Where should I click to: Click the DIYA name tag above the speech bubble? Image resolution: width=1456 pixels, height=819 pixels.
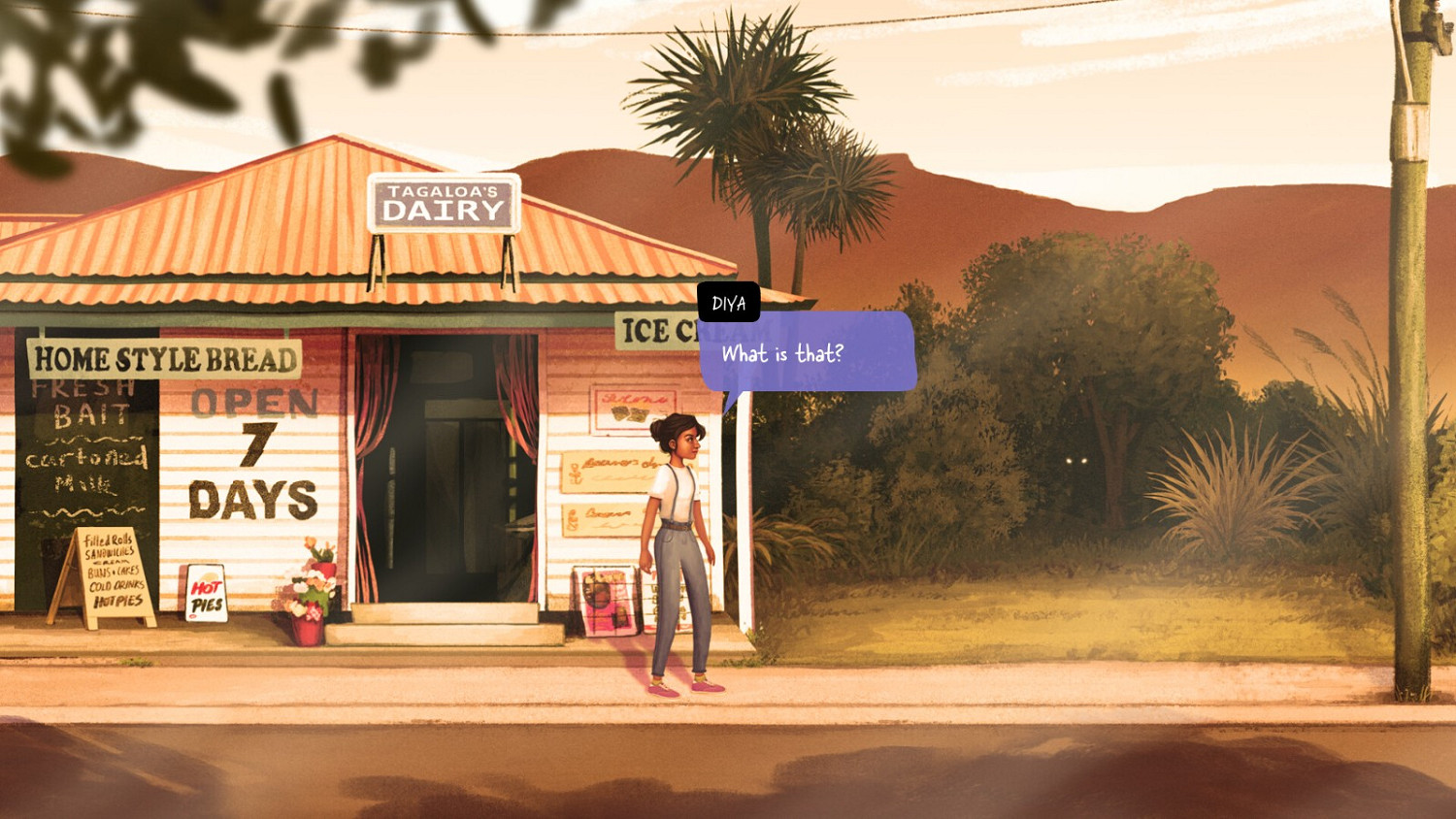[x=729, y=303]
